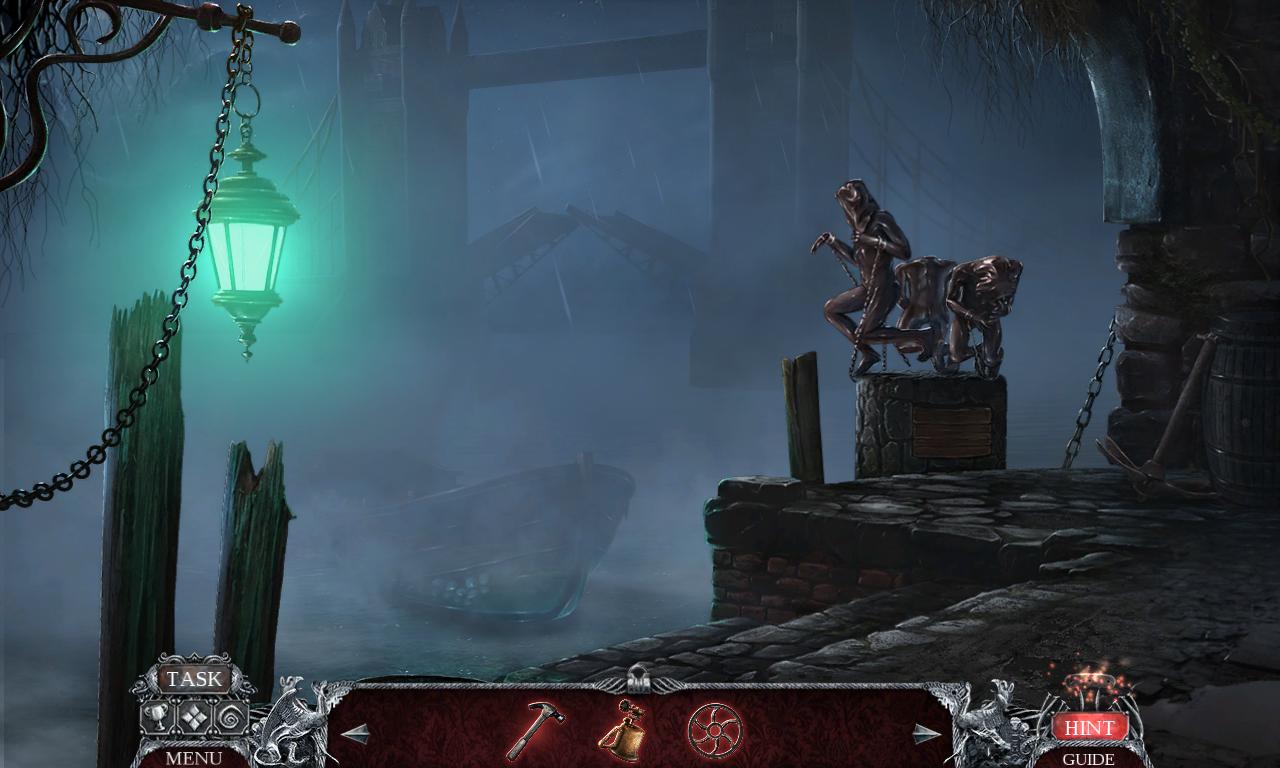Click the gargoyle ornament left of the inventory
Image resolution: width=1280 pixels, height=768 pixels.
click(x=295, y=722)
